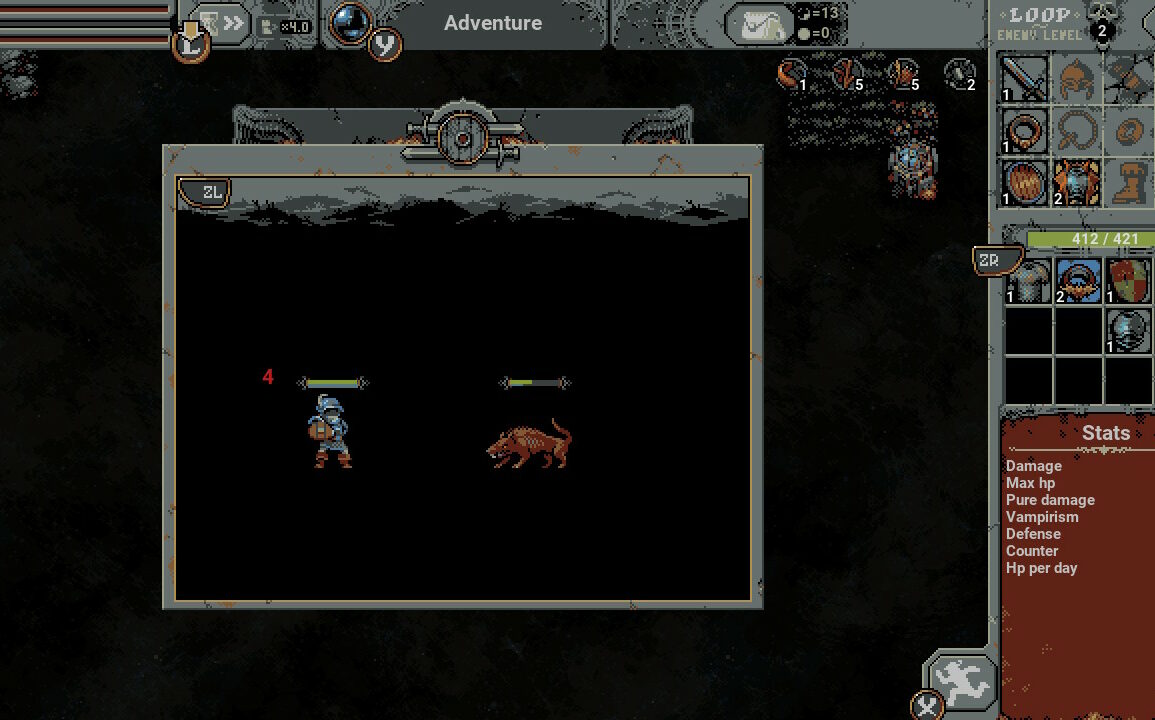
Task: Open the resource bag in the top bar
Action: tap(760, 24)
